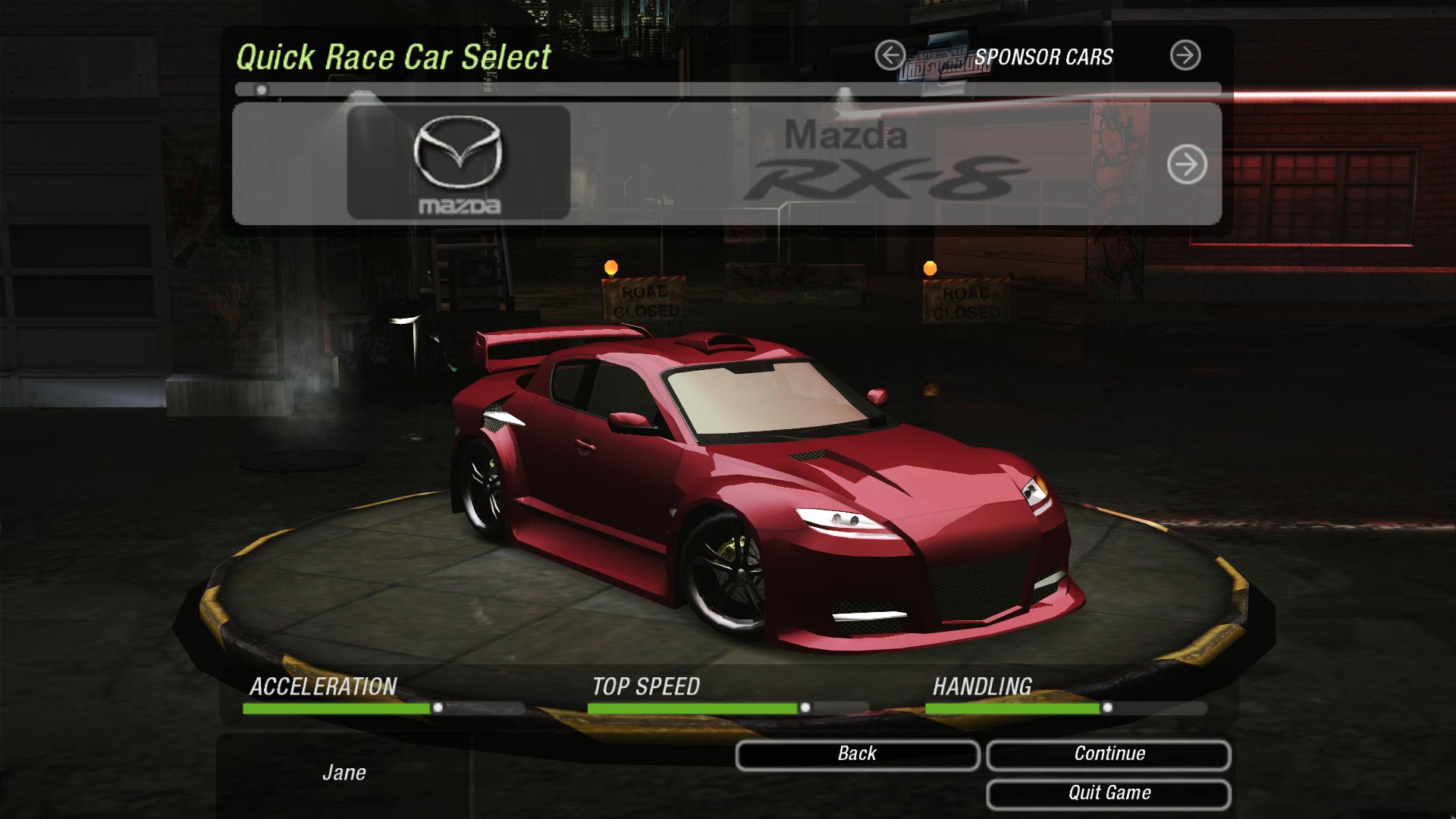1456x819 pixels.
Task: Click Quit Game
Action: [1109, 794]
